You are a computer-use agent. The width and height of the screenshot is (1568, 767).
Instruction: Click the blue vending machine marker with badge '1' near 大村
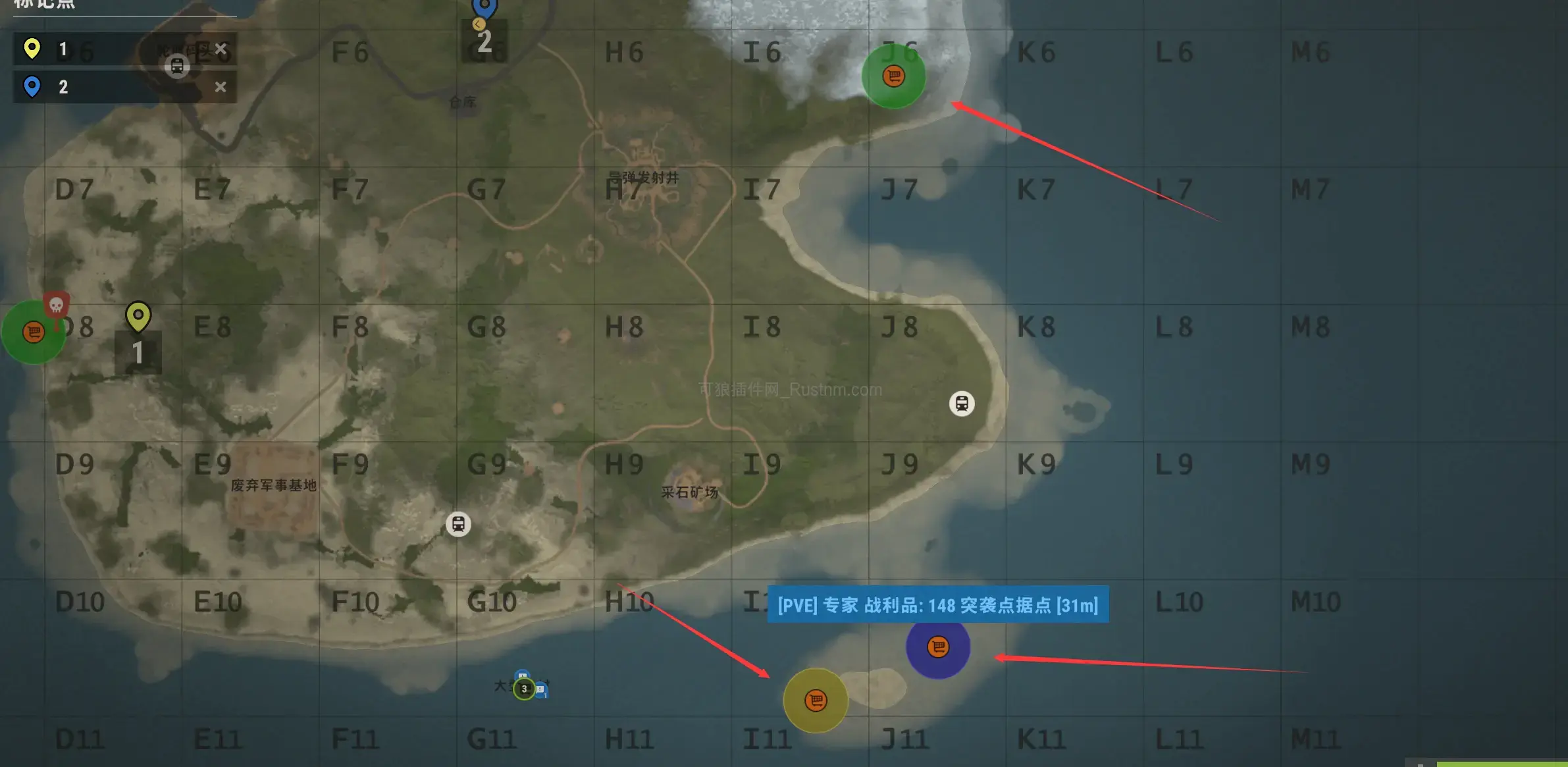(540, 690)
